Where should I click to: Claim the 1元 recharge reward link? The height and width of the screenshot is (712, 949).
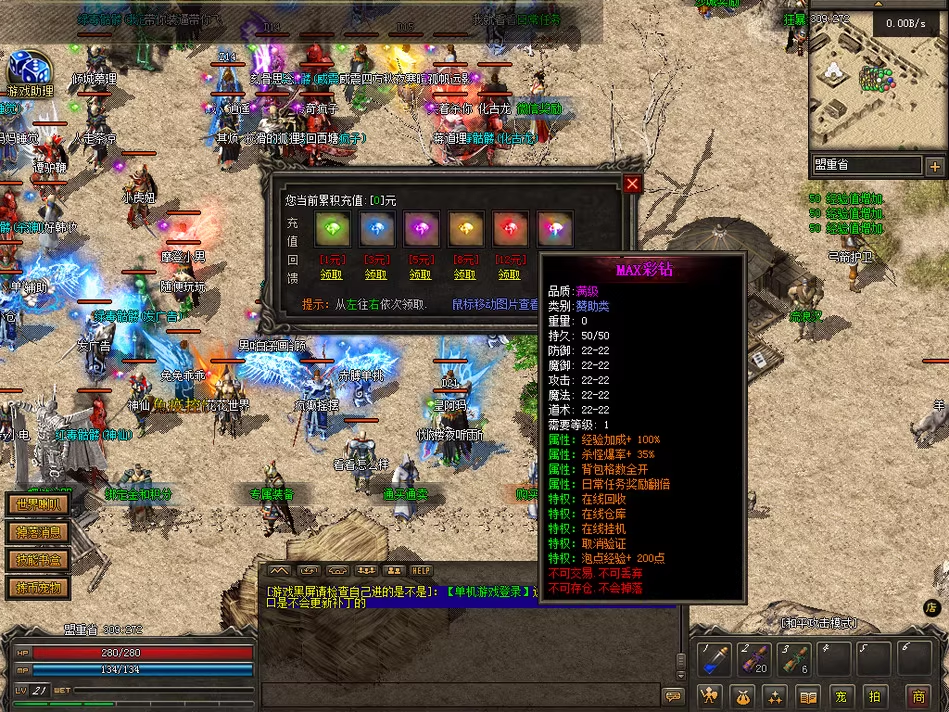331,273
